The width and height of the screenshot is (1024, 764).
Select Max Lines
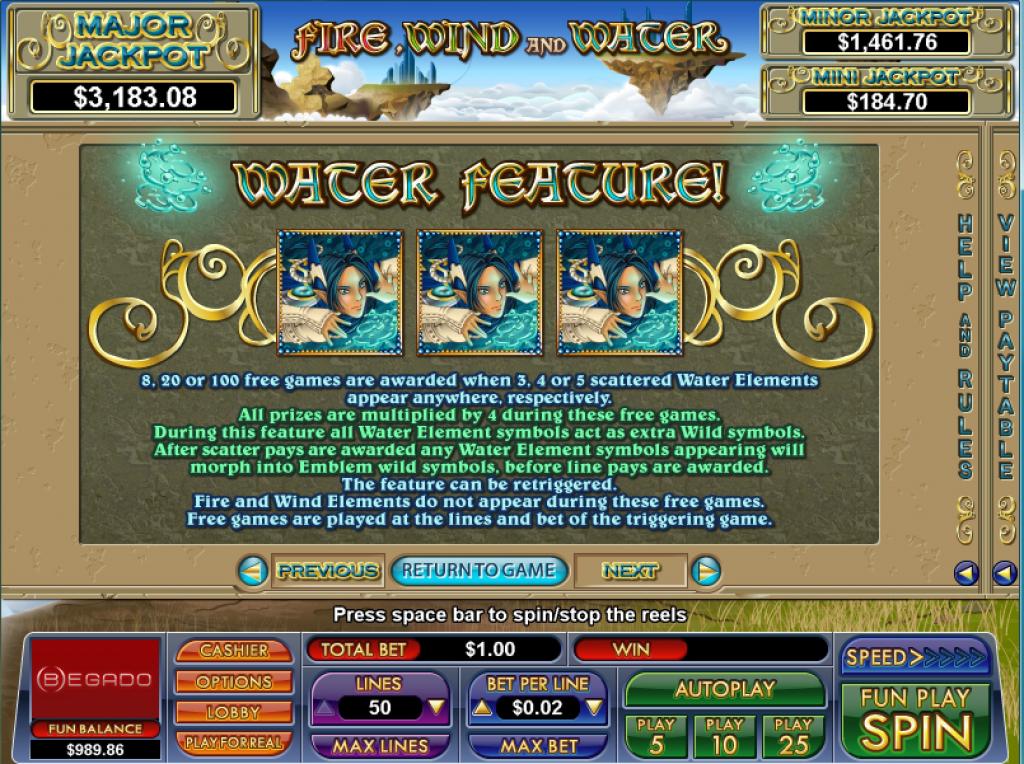(380, 746)
